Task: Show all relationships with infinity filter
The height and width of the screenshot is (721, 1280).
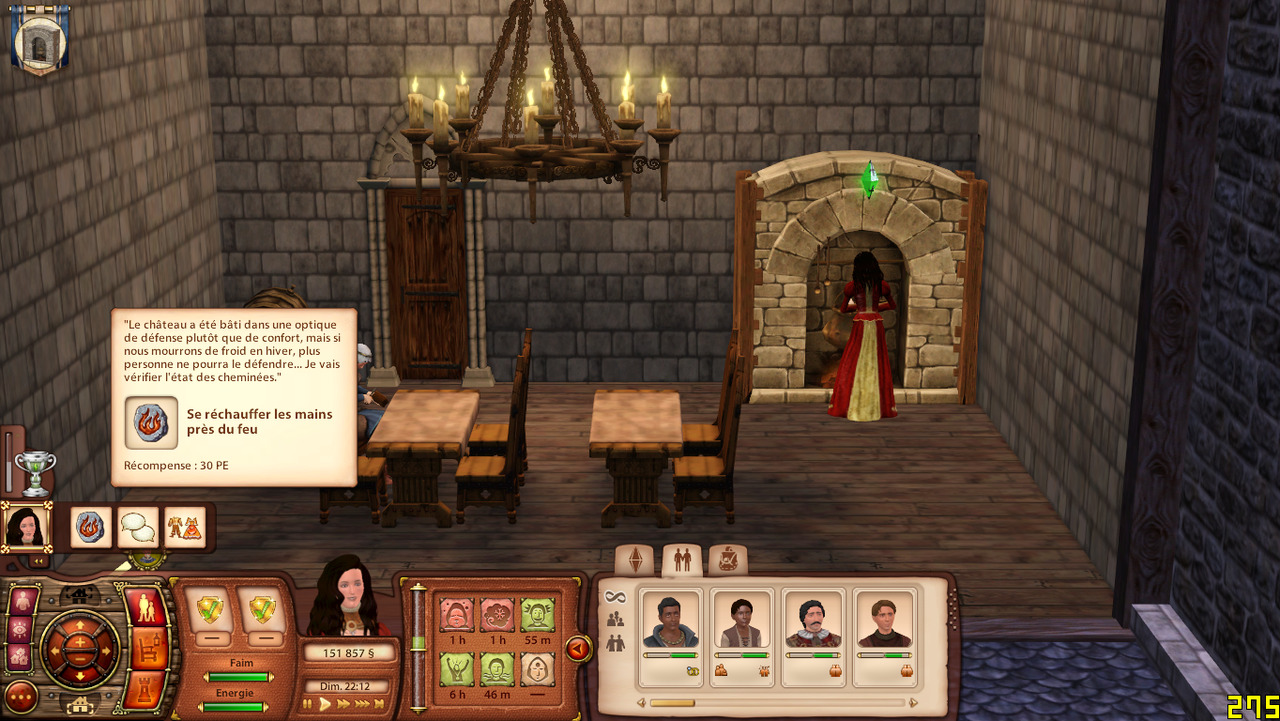Action: point(615,597)
